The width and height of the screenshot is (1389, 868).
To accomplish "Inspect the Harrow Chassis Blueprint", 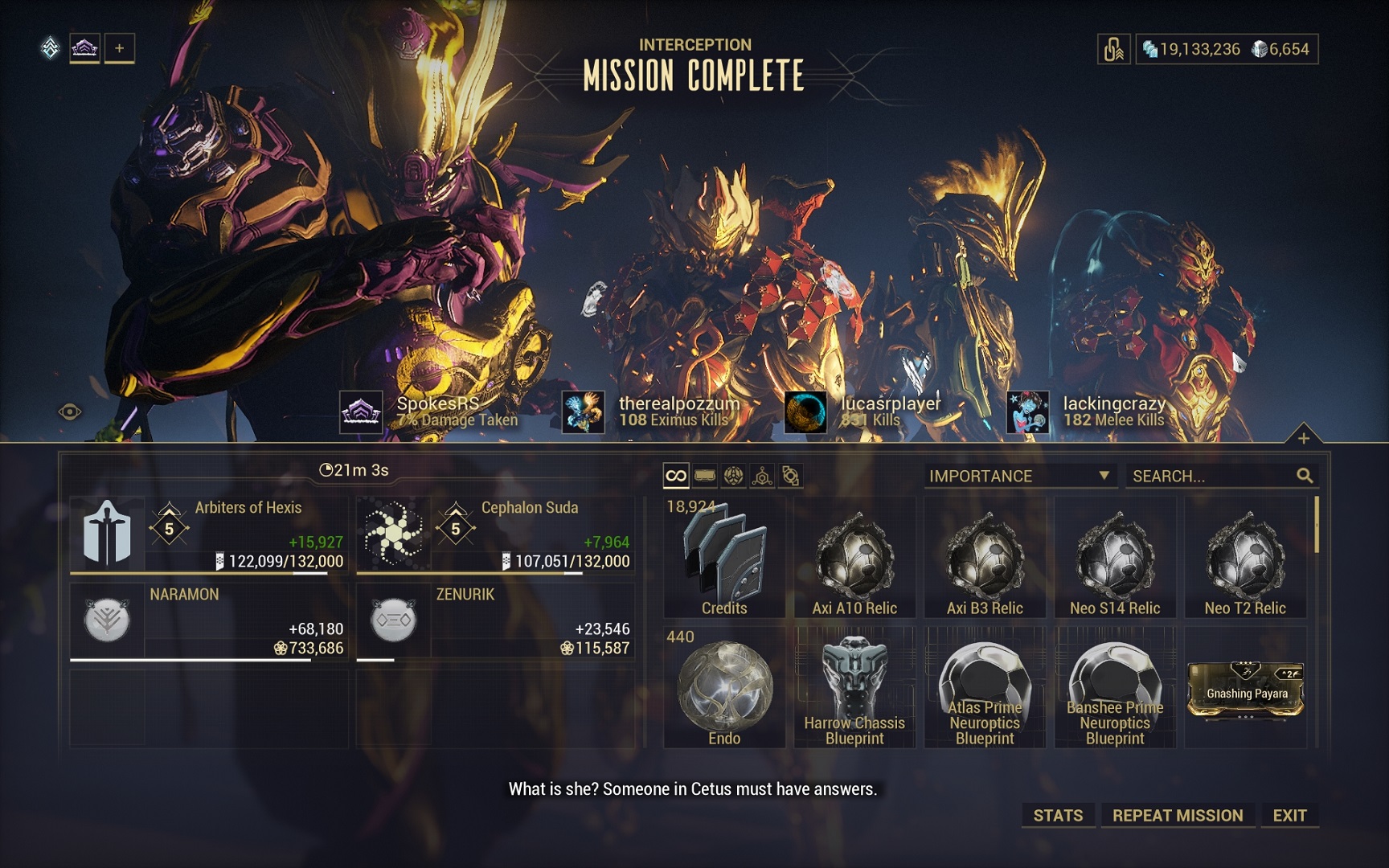I will pos(854,689).
